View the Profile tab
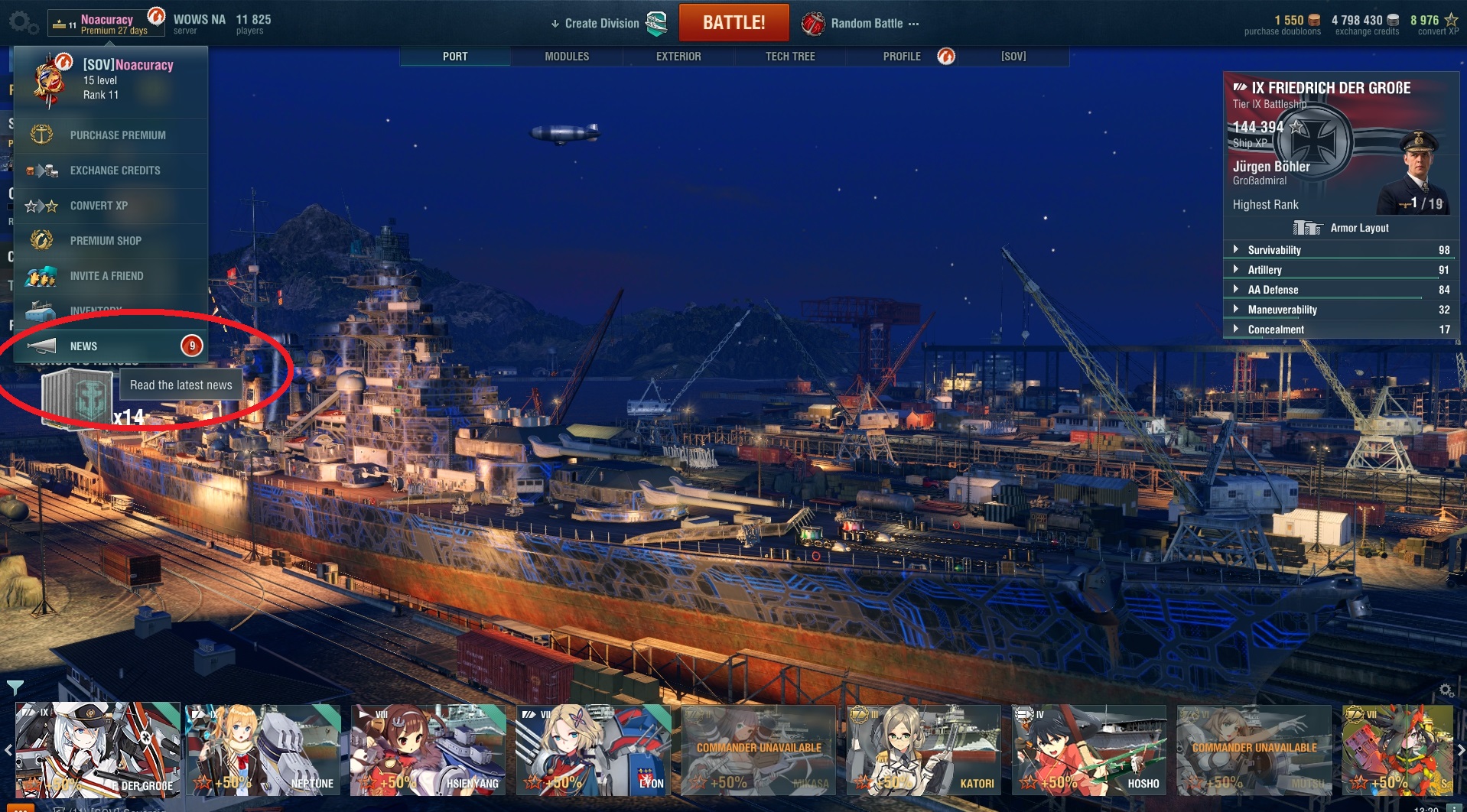The width and height of the screenshot is (1467, 812). pyautogui.click(x=902, y=57)
